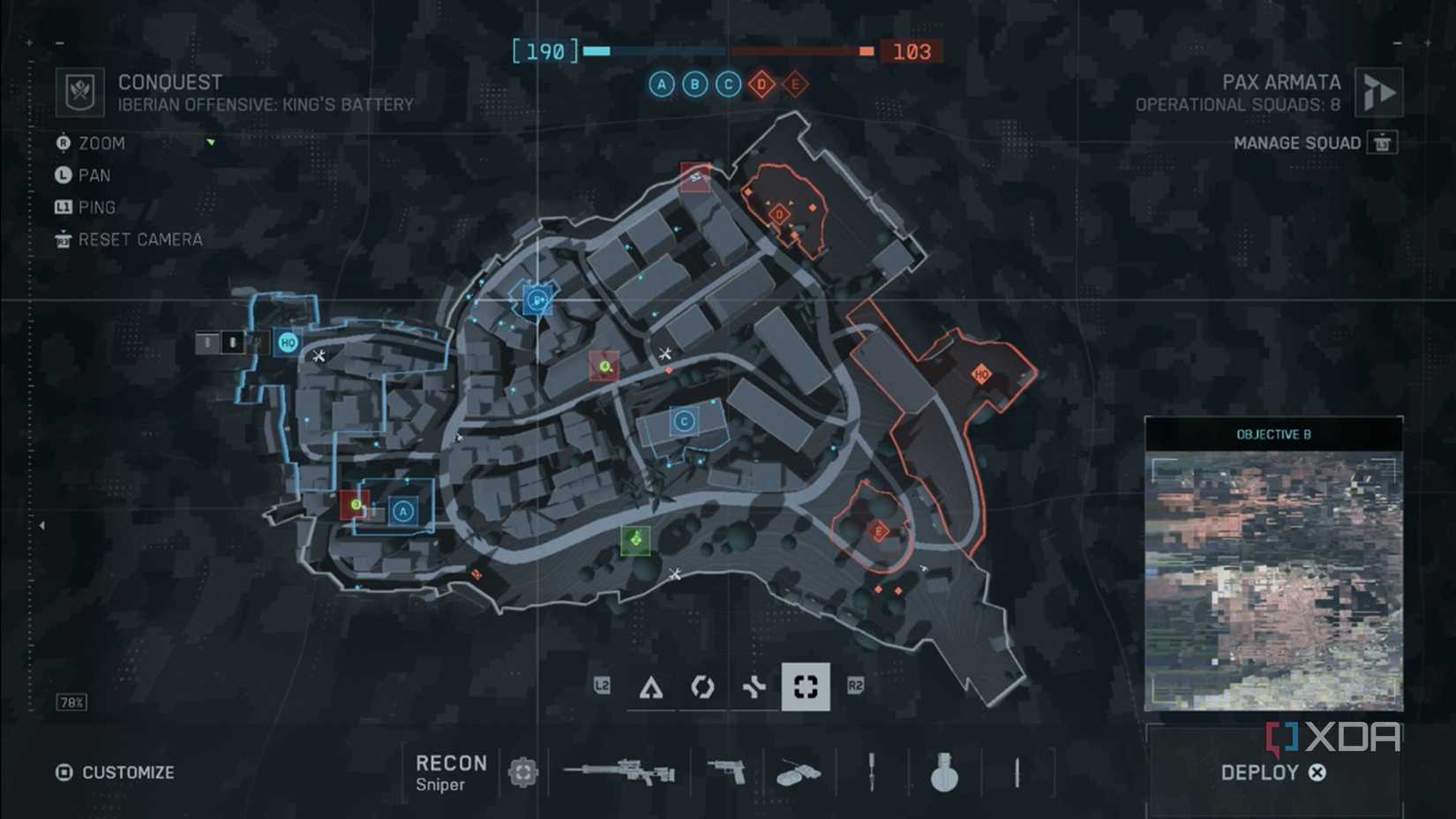Toggle the infantry spawn category

point(653,687)
